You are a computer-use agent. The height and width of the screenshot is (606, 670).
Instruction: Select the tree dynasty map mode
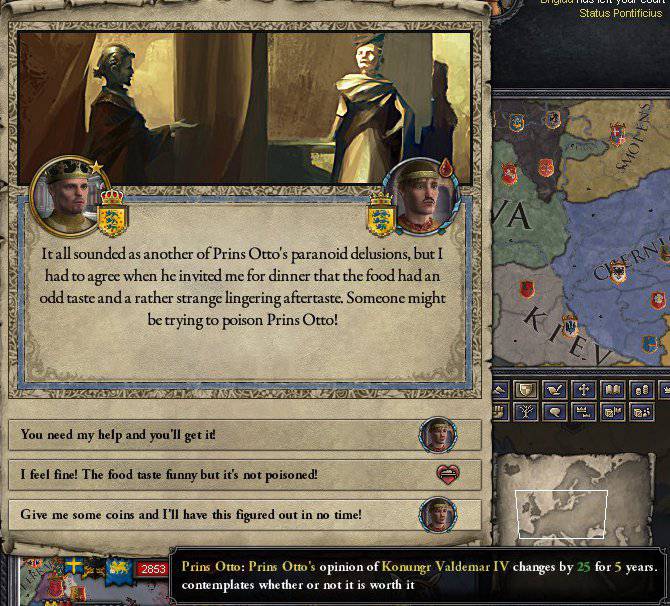coord(527,411)
